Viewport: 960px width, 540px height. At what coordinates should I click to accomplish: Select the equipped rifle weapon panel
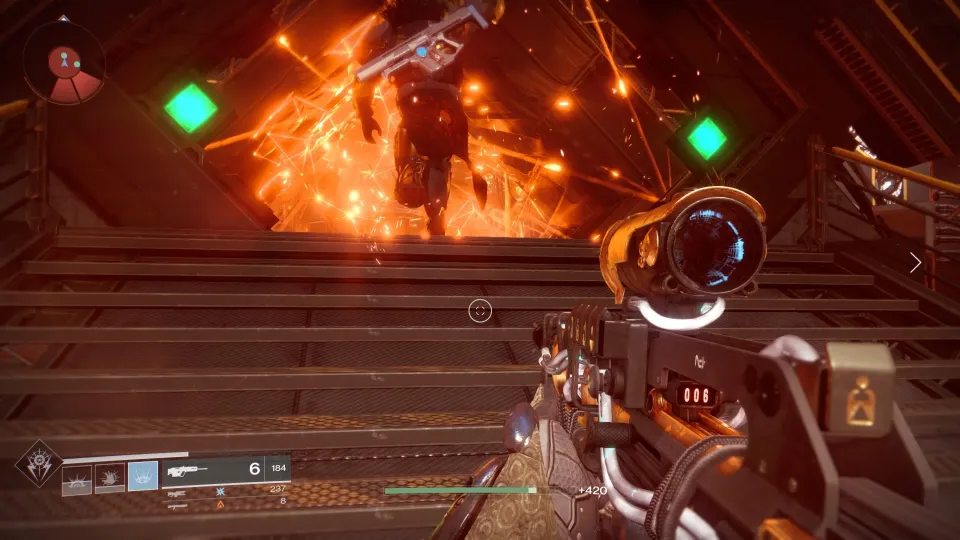pyautogui.click(x=226, y=468)
